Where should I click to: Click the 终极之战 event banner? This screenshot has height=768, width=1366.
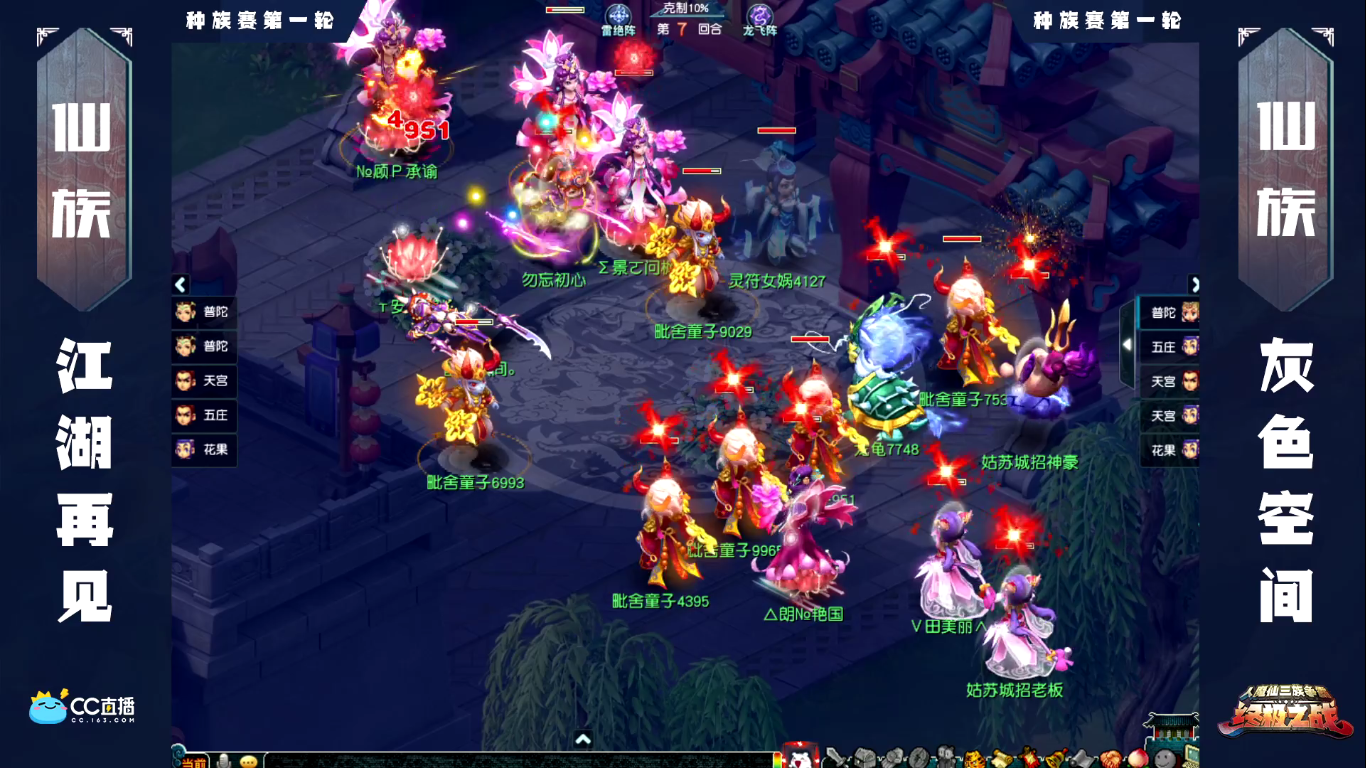pos(1284,715)
